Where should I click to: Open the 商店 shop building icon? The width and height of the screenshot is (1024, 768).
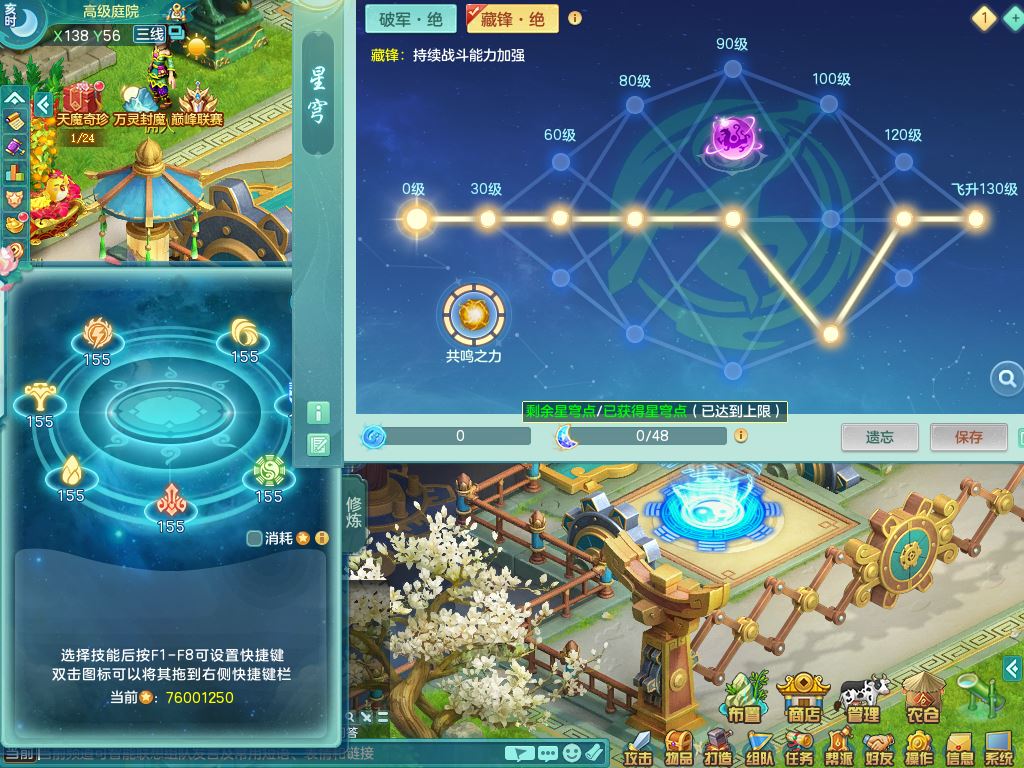803,695
